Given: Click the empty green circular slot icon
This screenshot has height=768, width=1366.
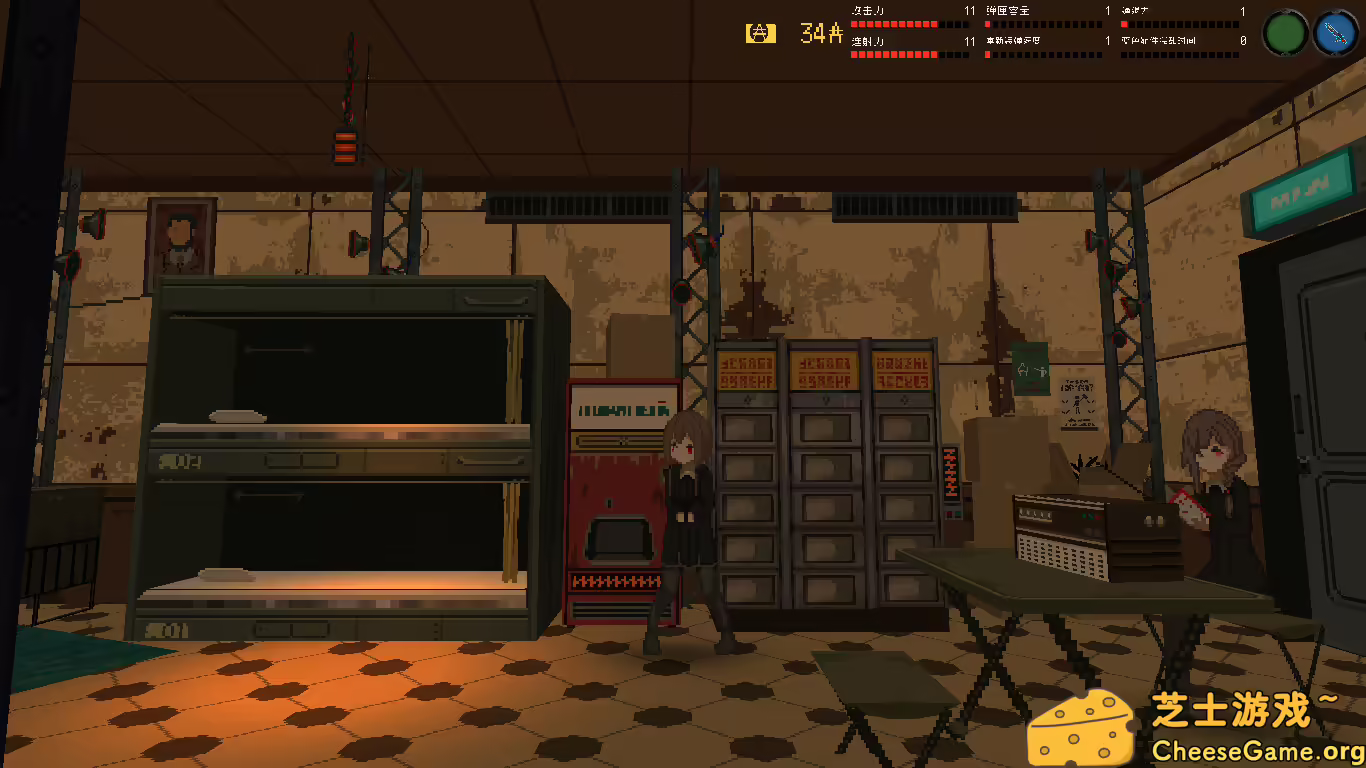Looking at the screenshot, I should click(1285, 31).
